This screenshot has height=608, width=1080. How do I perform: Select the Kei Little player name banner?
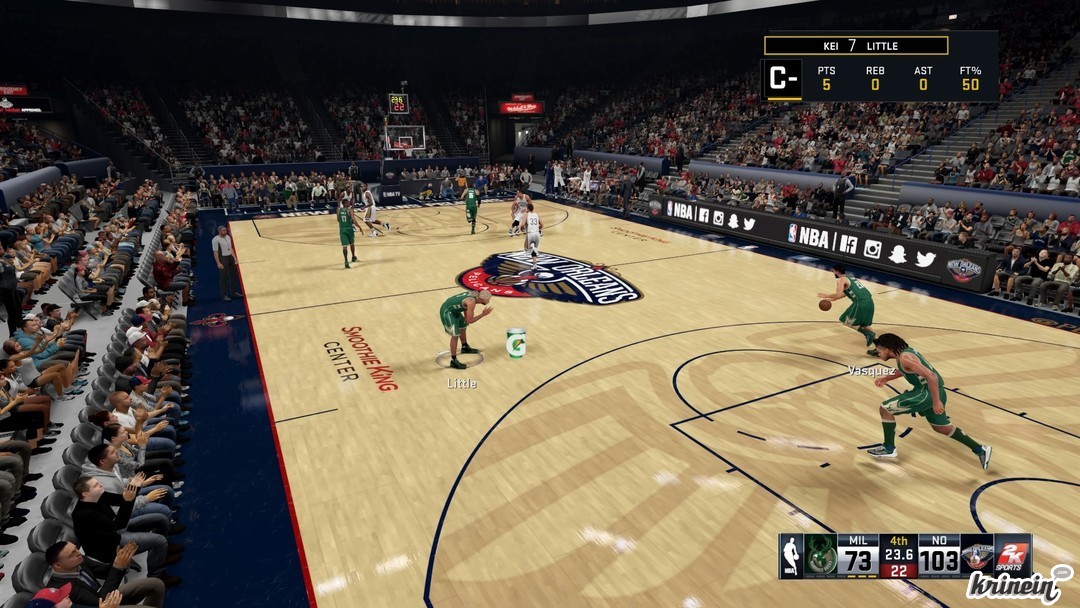(x=856, y=46)
